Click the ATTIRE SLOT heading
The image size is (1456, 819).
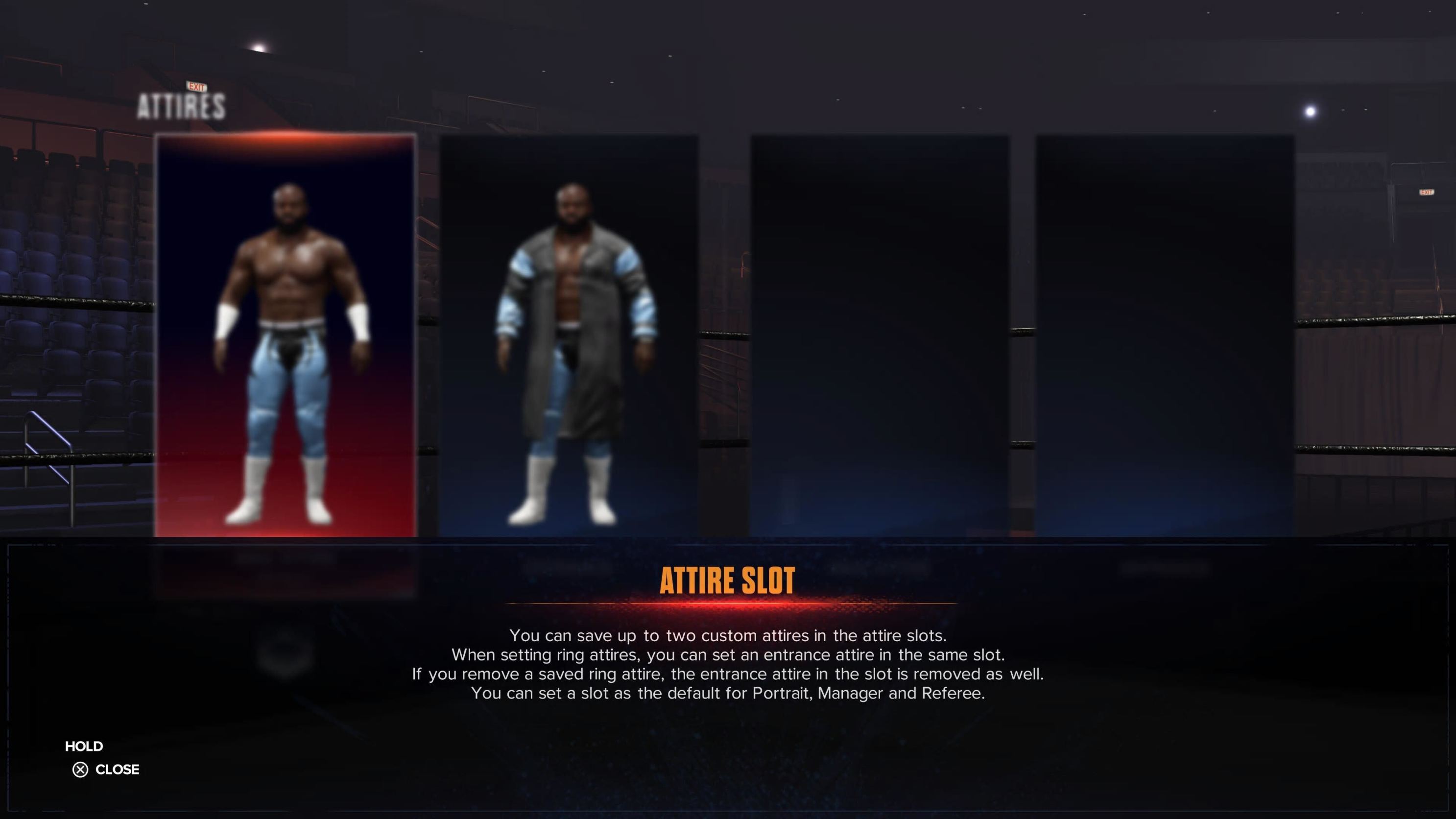click(x=727, y=580)
